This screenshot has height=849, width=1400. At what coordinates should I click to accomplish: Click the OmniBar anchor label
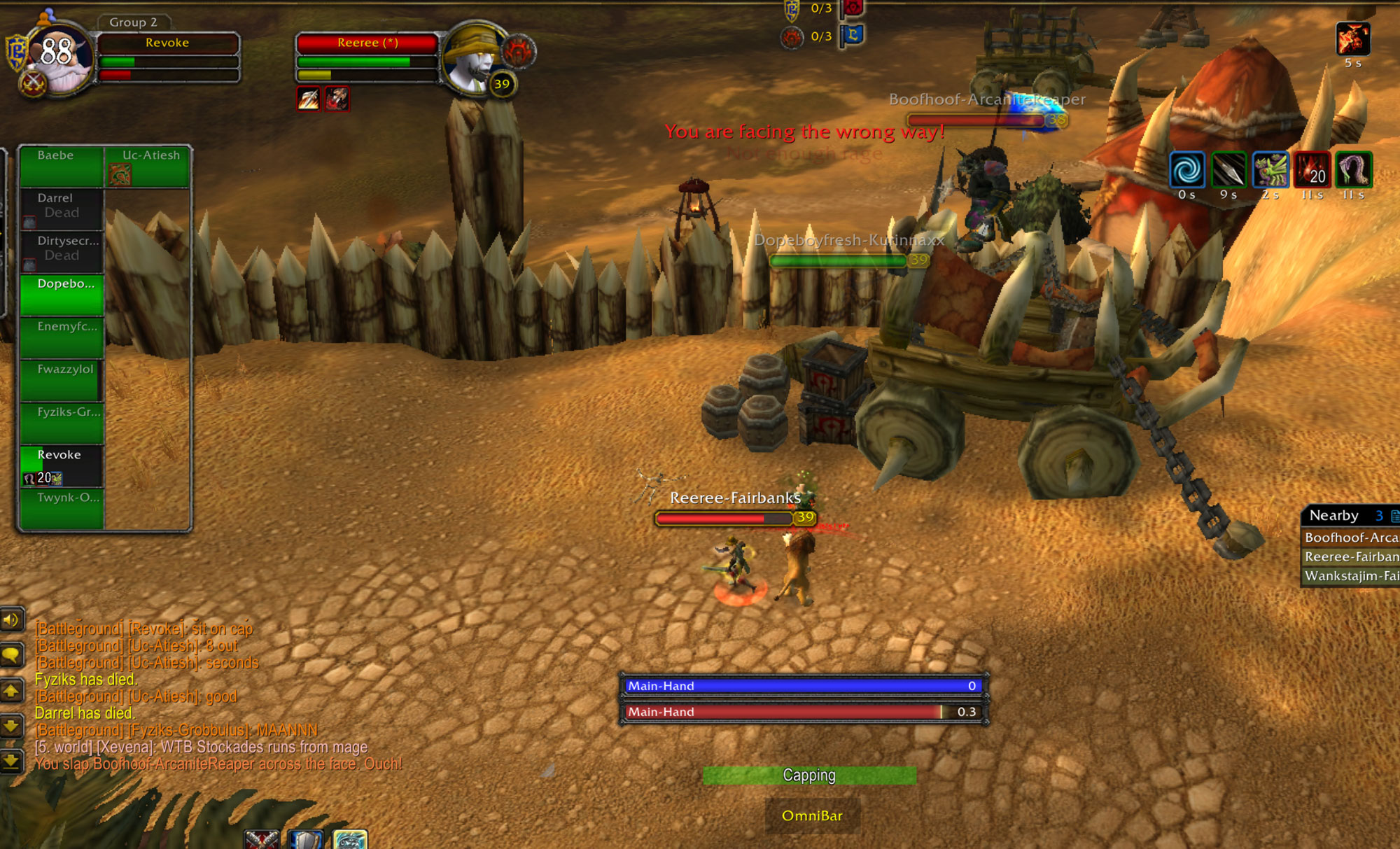[812, 815]
